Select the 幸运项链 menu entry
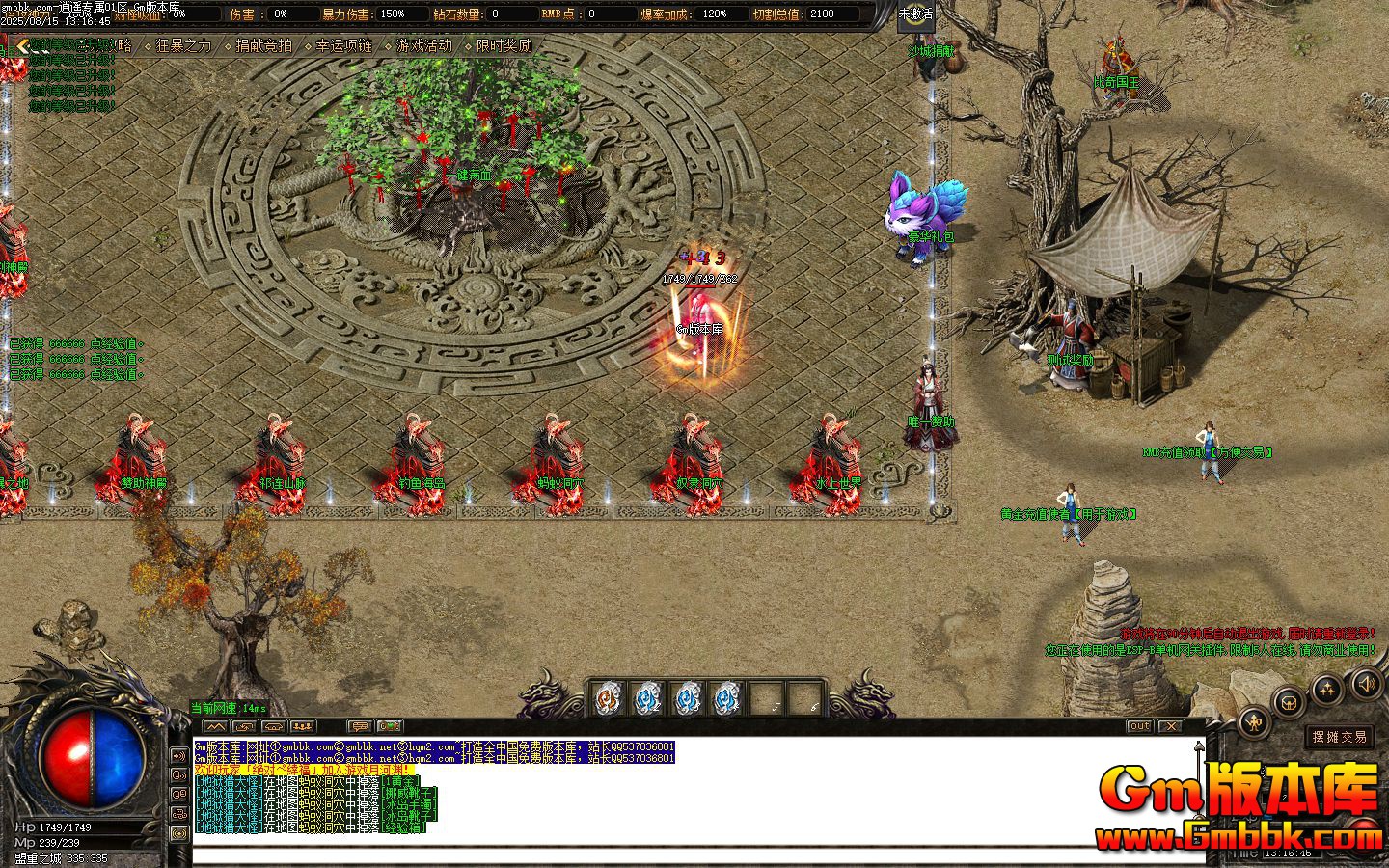1389x868 pixels. (343, 45)
